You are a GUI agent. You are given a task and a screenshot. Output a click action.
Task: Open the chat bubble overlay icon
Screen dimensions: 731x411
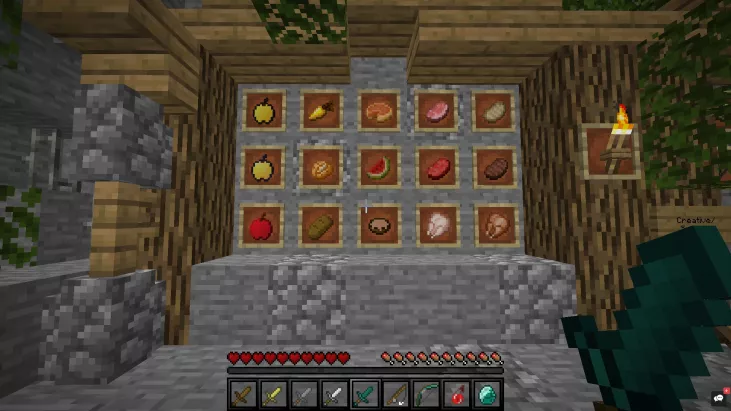[x=719, y=399]
